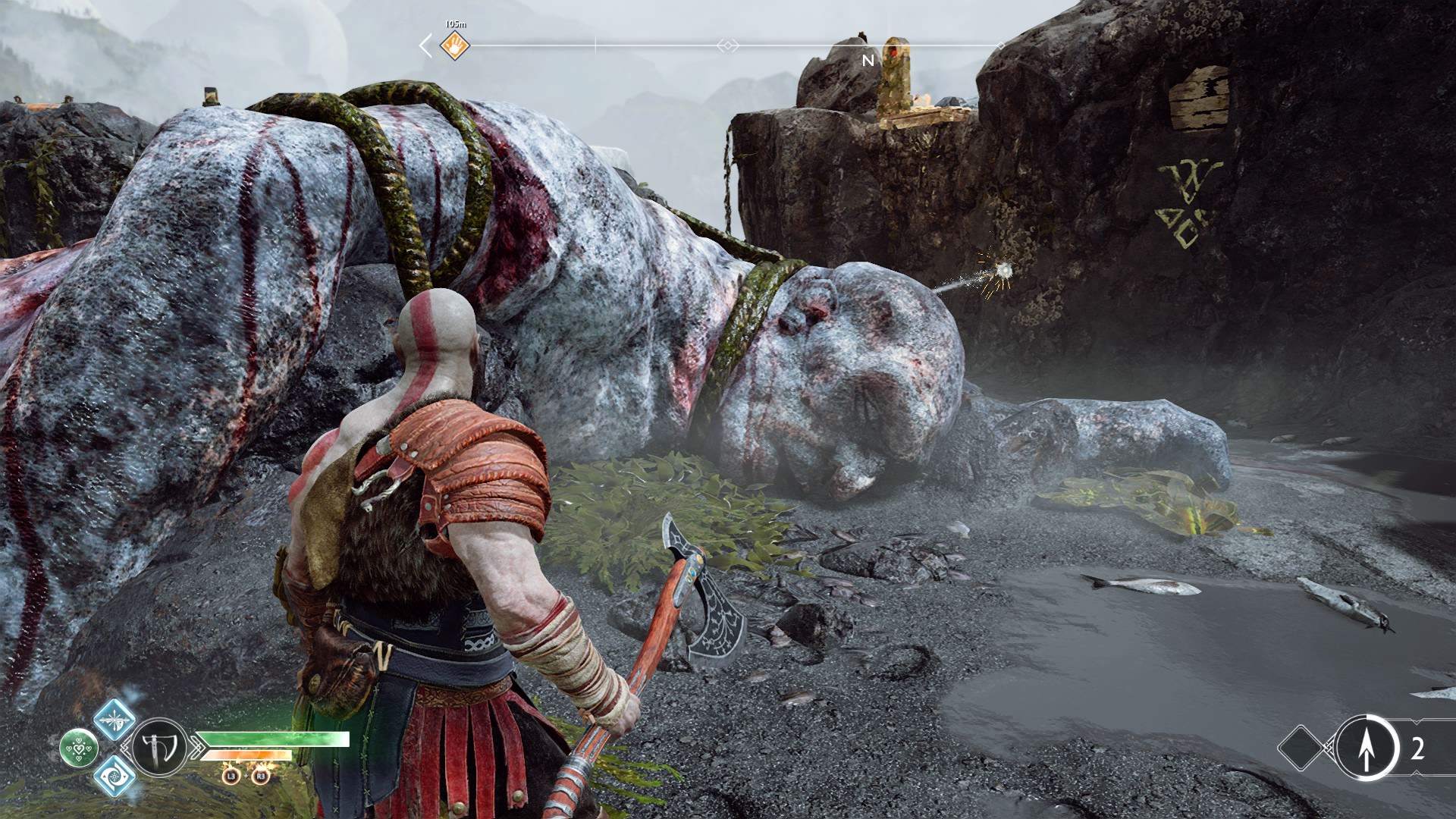Use the lower blue swirl runic attack
Image resolution: width=1456 pixels, height=819 pixels.
tap(115, 776)
